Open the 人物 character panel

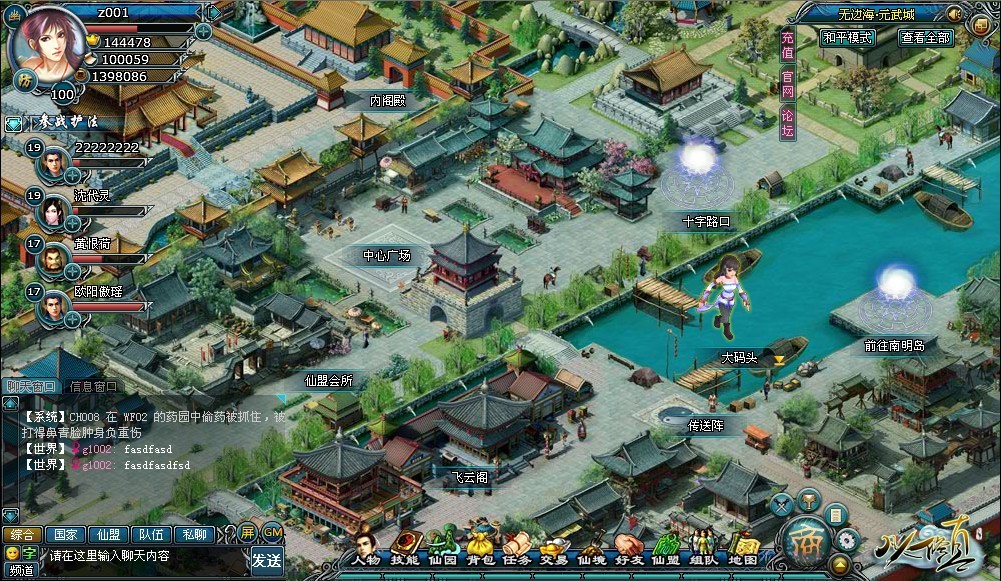click(366, 546)
